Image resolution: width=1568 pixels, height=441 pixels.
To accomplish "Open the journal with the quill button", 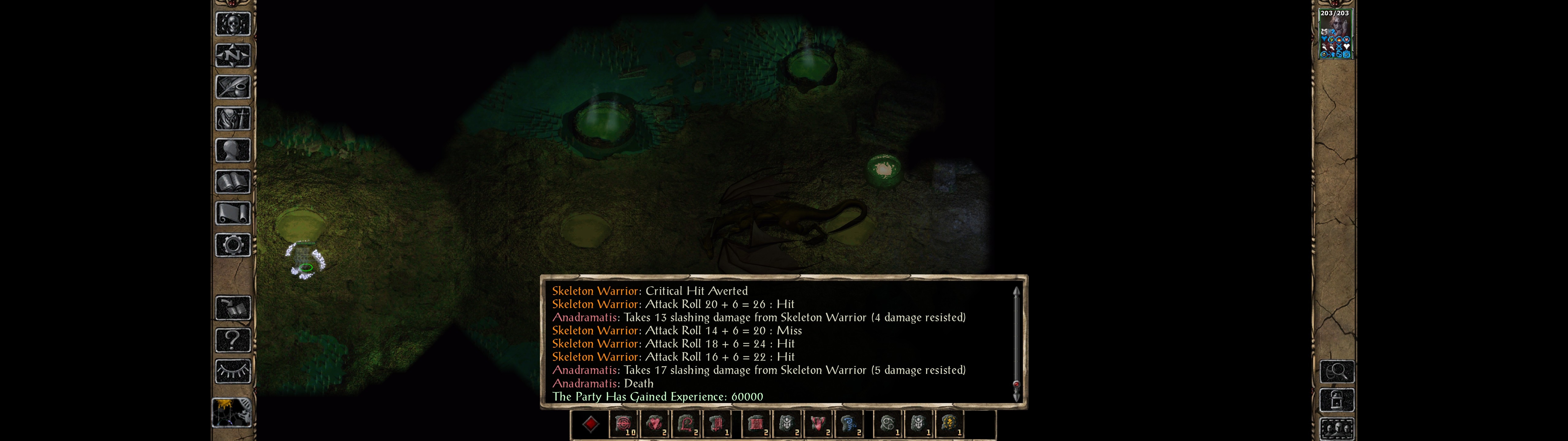I will coord(232,87).
